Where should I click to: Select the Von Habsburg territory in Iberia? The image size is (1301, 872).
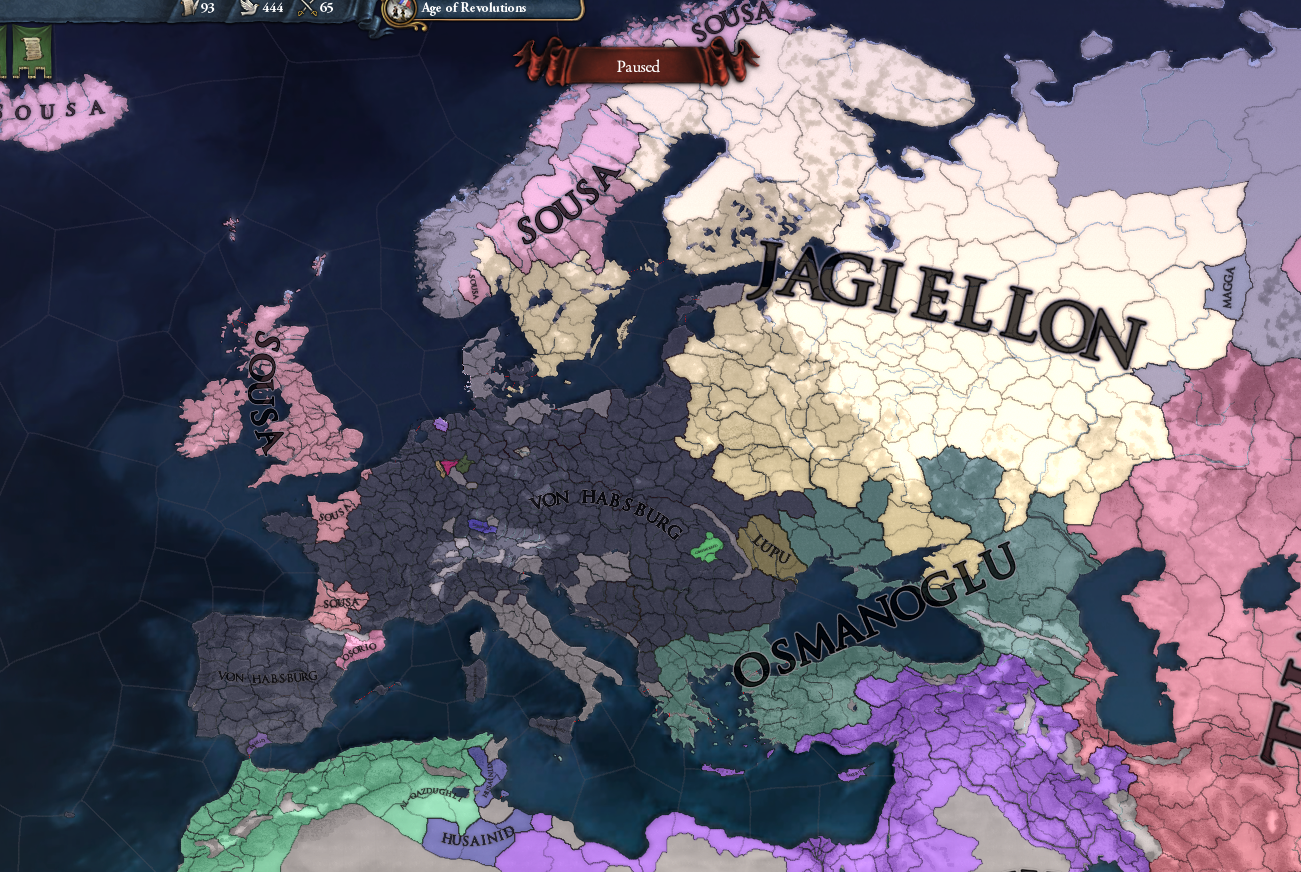268,676
